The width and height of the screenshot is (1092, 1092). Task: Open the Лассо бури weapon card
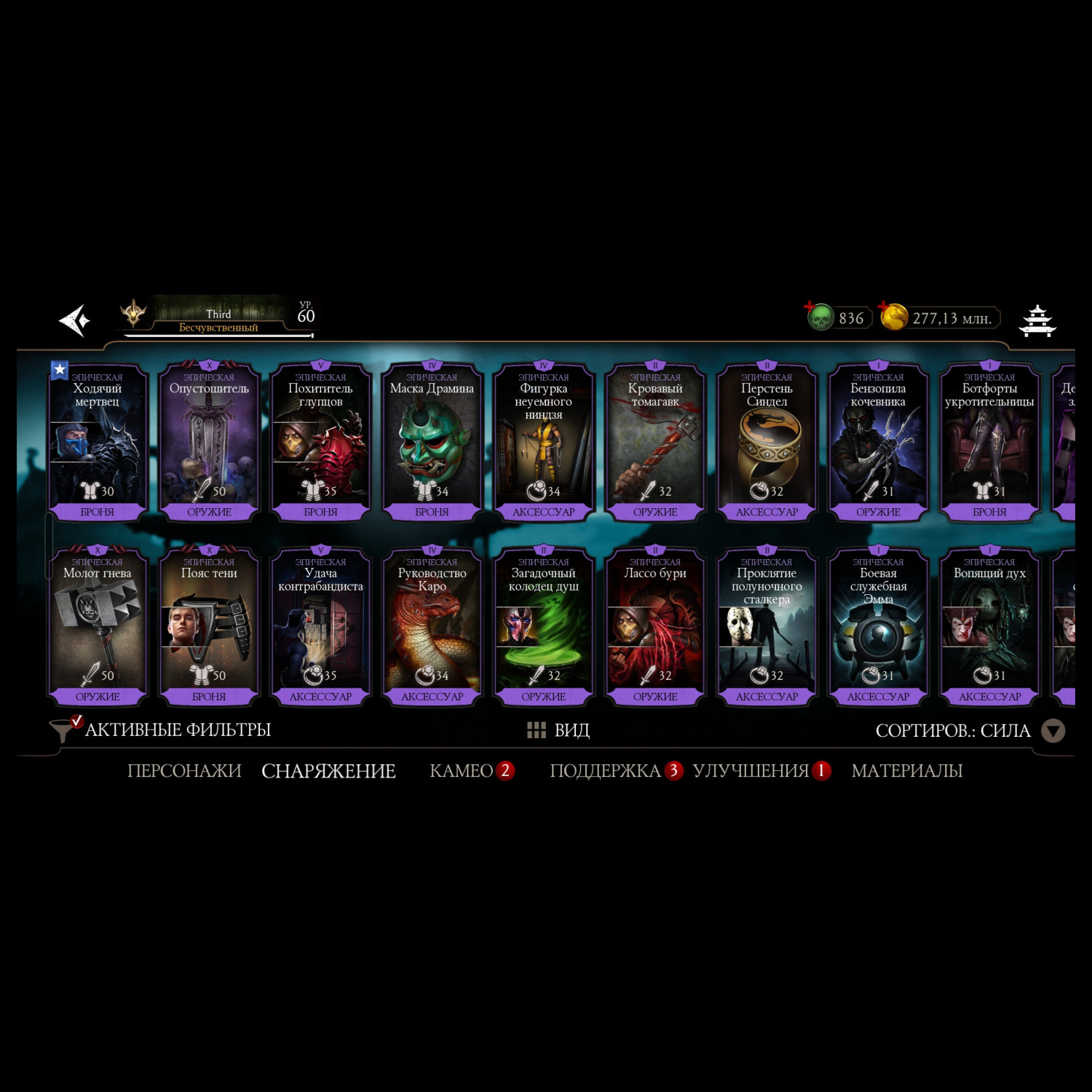(655, 626)
